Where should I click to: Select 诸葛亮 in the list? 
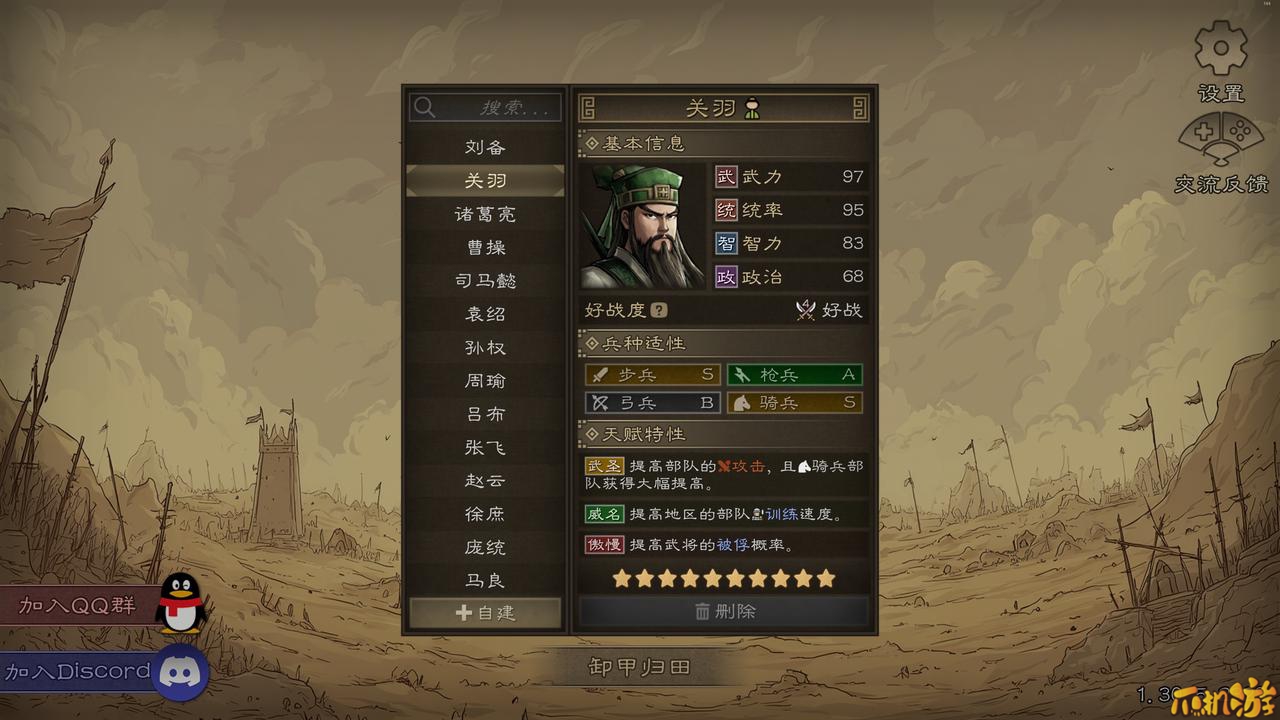(485, 214)
